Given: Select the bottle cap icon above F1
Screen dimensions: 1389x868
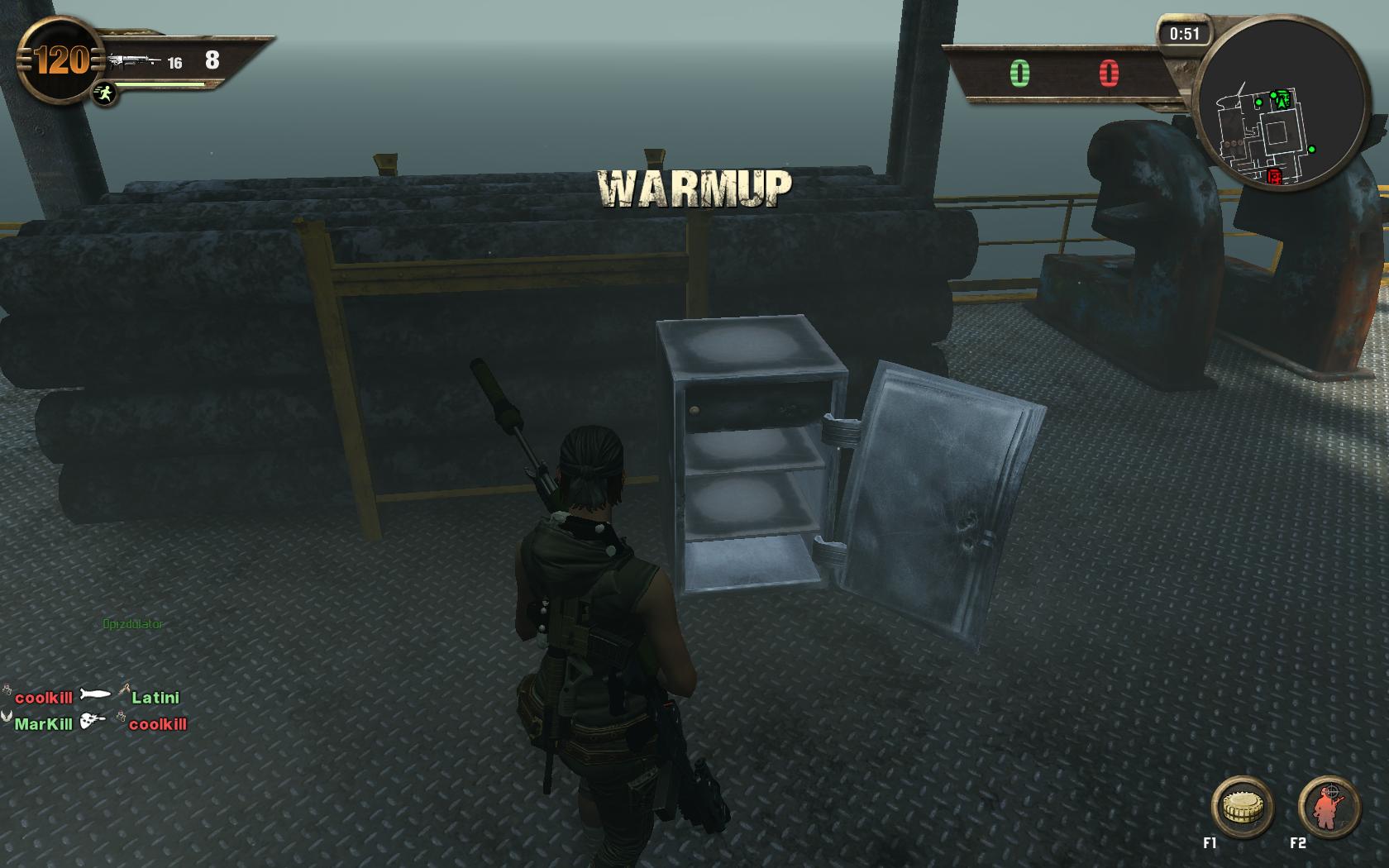Looking at the screenshot, I should [1242, 808].
